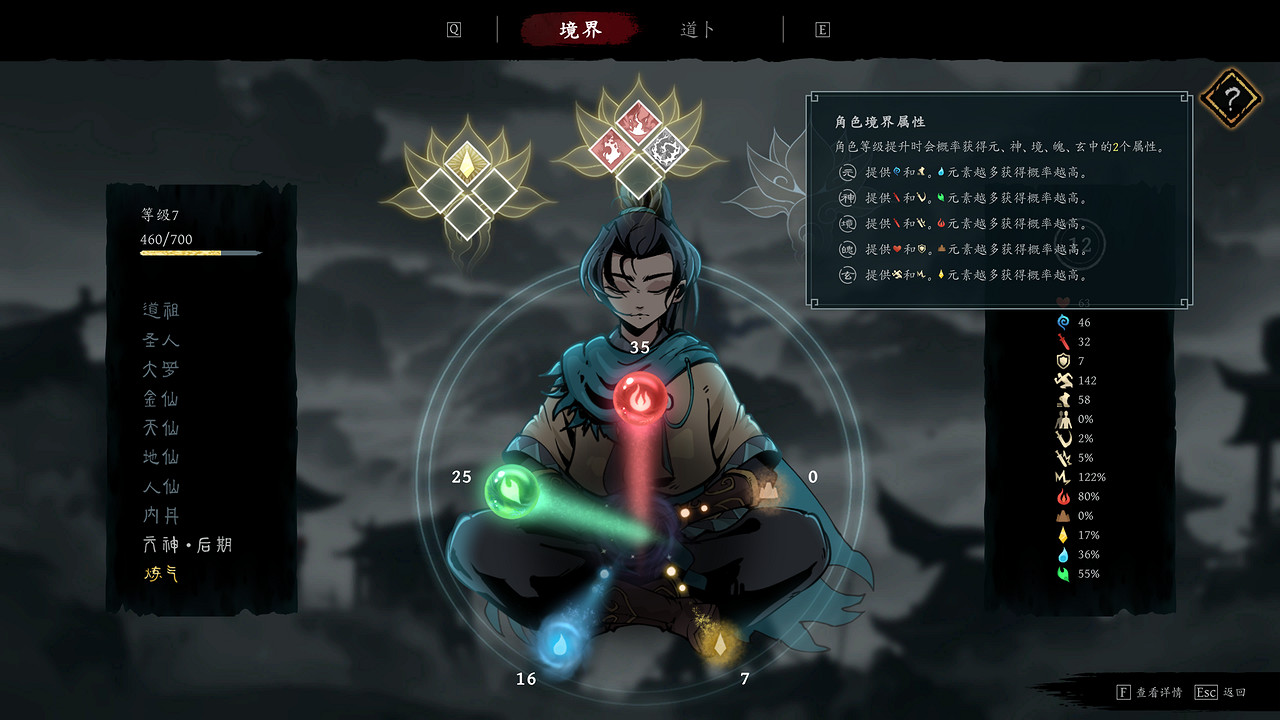Select the 神 attribute circle in the panel

pos(847,199)
